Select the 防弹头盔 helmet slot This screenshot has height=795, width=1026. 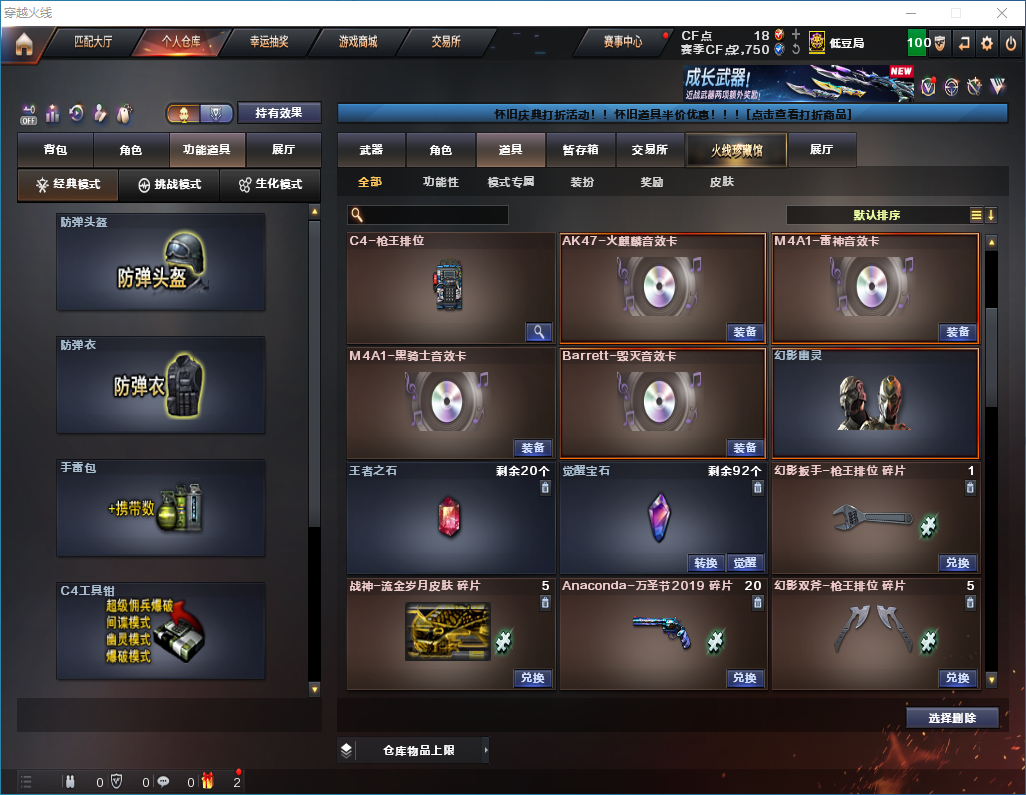tap(161, 262)
